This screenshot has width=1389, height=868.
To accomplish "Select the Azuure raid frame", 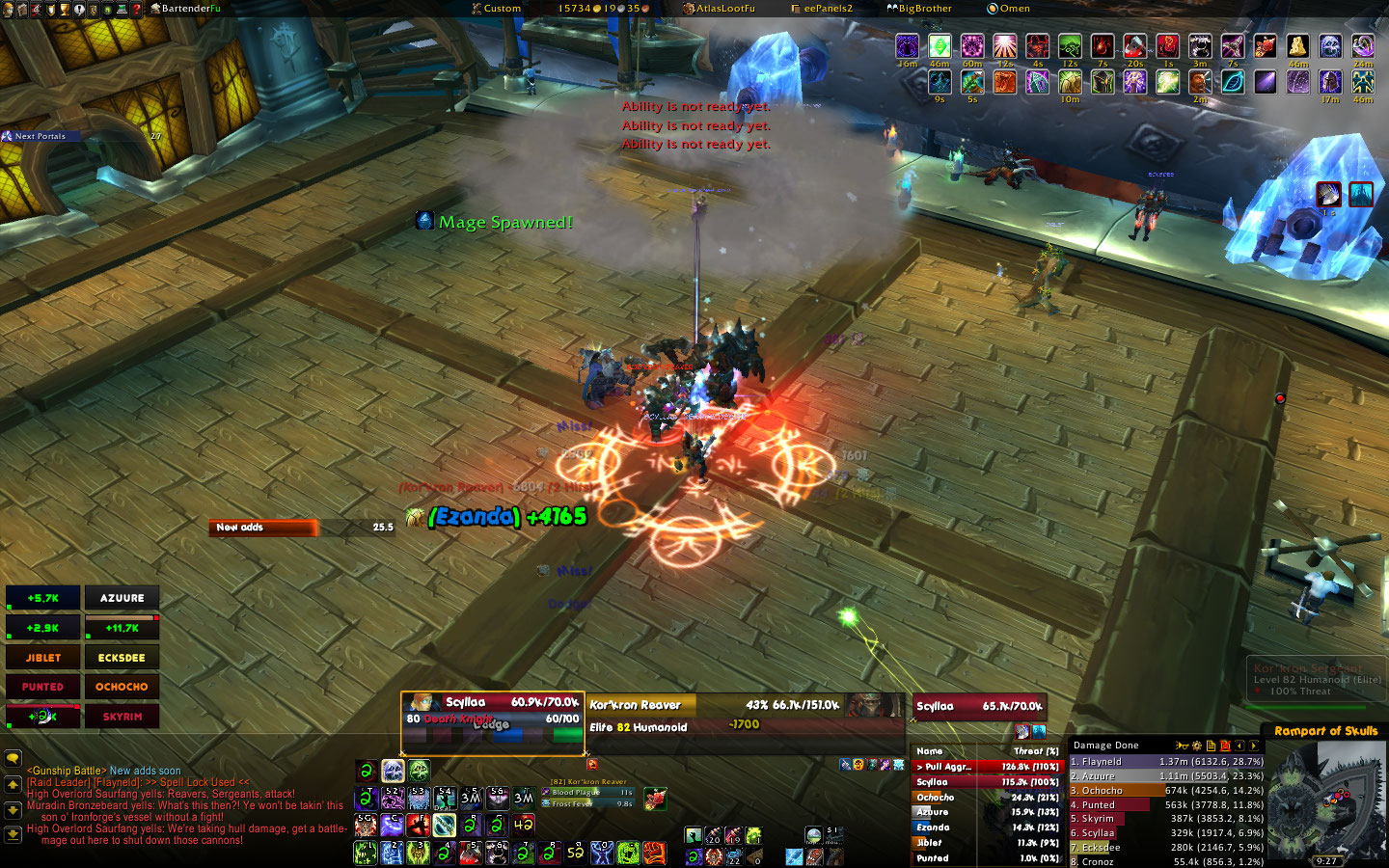I will click(x=122, y=598).
